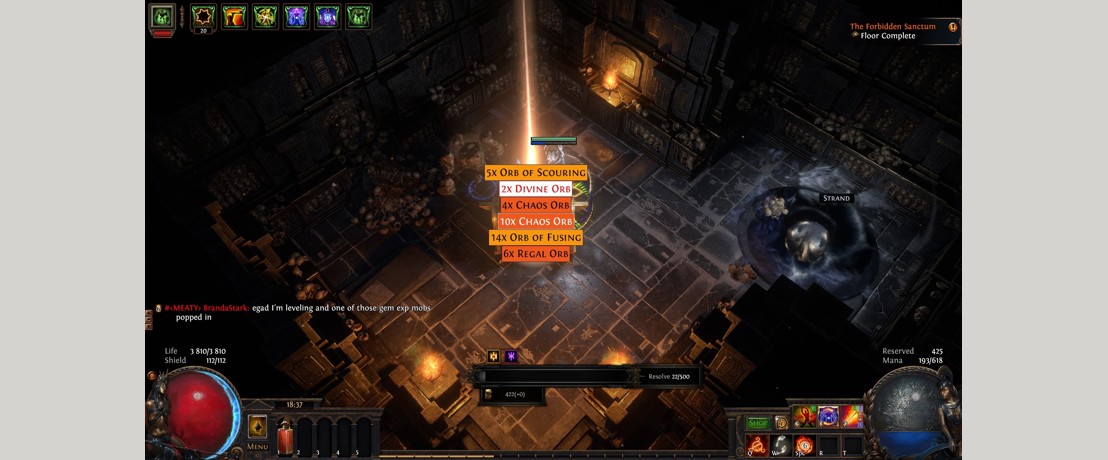
Task: Activate the white dash skill on W
Action: click(x=781, y=444)
